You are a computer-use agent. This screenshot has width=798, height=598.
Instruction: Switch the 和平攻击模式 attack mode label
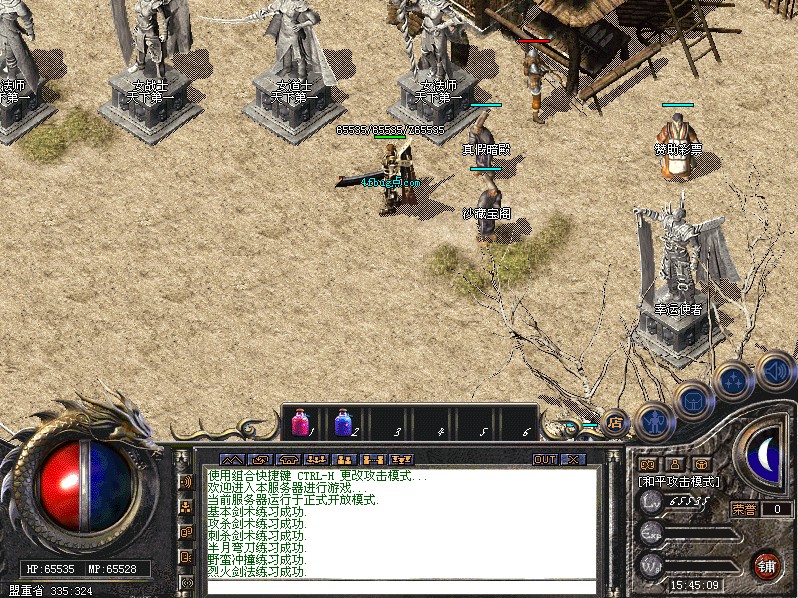679,481
